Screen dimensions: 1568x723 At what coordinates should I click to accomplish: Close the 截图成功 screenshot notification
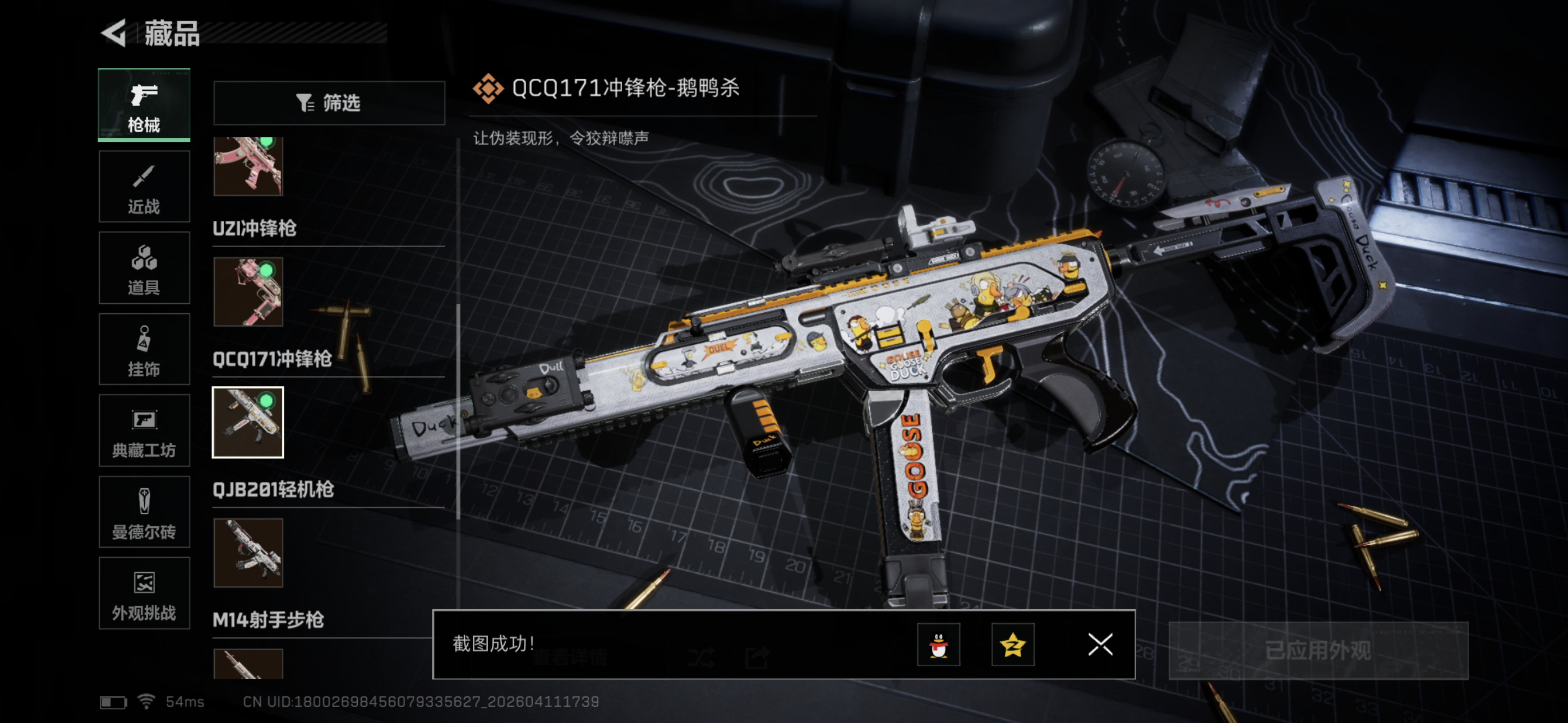pyautogui.click(x=1100, y=645)
